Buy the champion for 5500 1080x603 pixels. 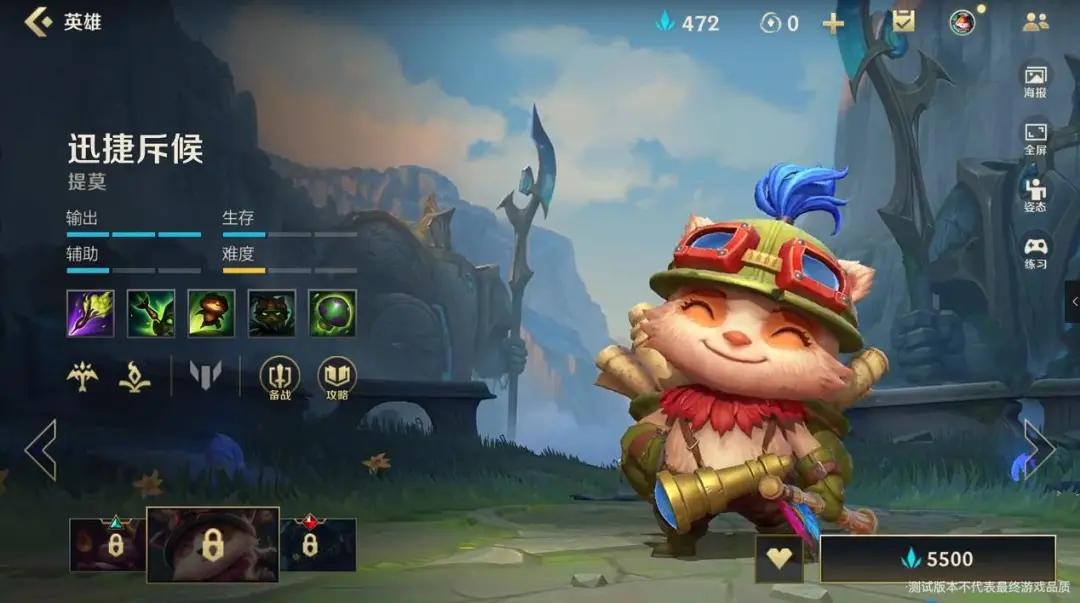pyautogui.click(x=937, y=559)
